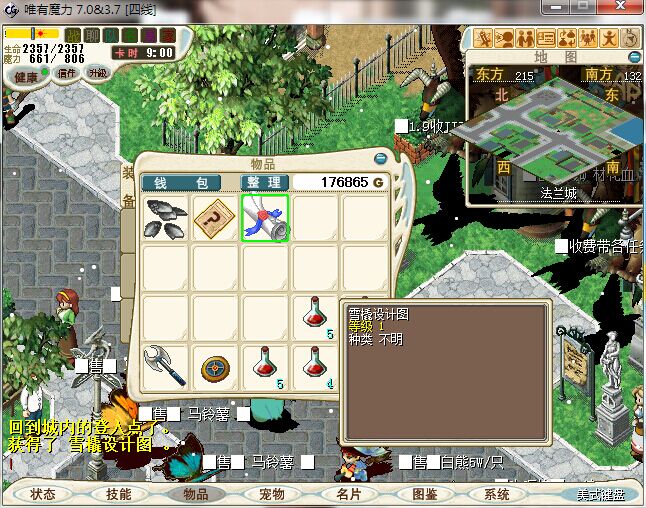The height and width of the screenshot is (508, 646).
Task: Select the dark ore pile item
Action: tap(165, 217)
